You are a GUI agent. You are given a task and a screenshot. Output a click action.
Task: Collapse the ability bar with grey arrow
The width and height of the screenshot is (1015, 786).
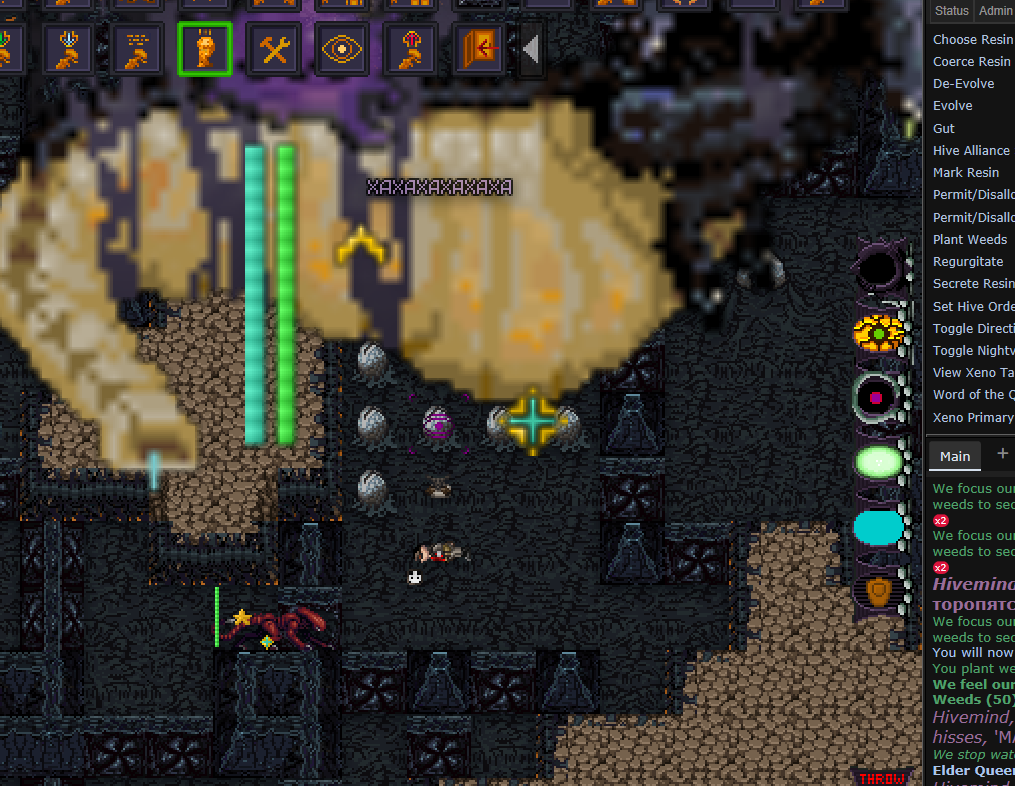(531, 49)
